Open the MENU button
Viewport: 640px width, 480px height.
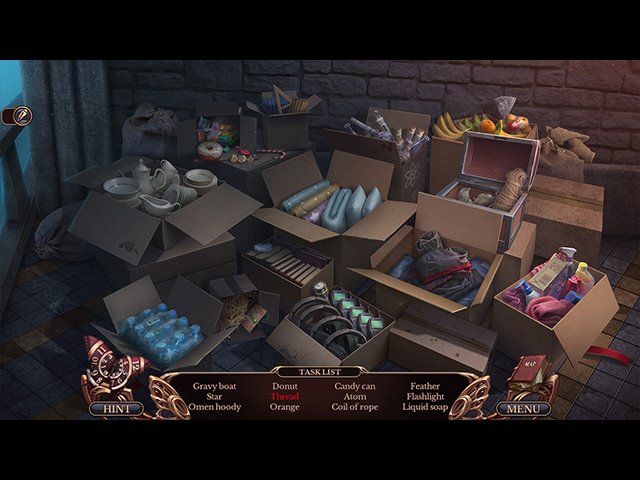pyautogui.click(x=523, y=408)
